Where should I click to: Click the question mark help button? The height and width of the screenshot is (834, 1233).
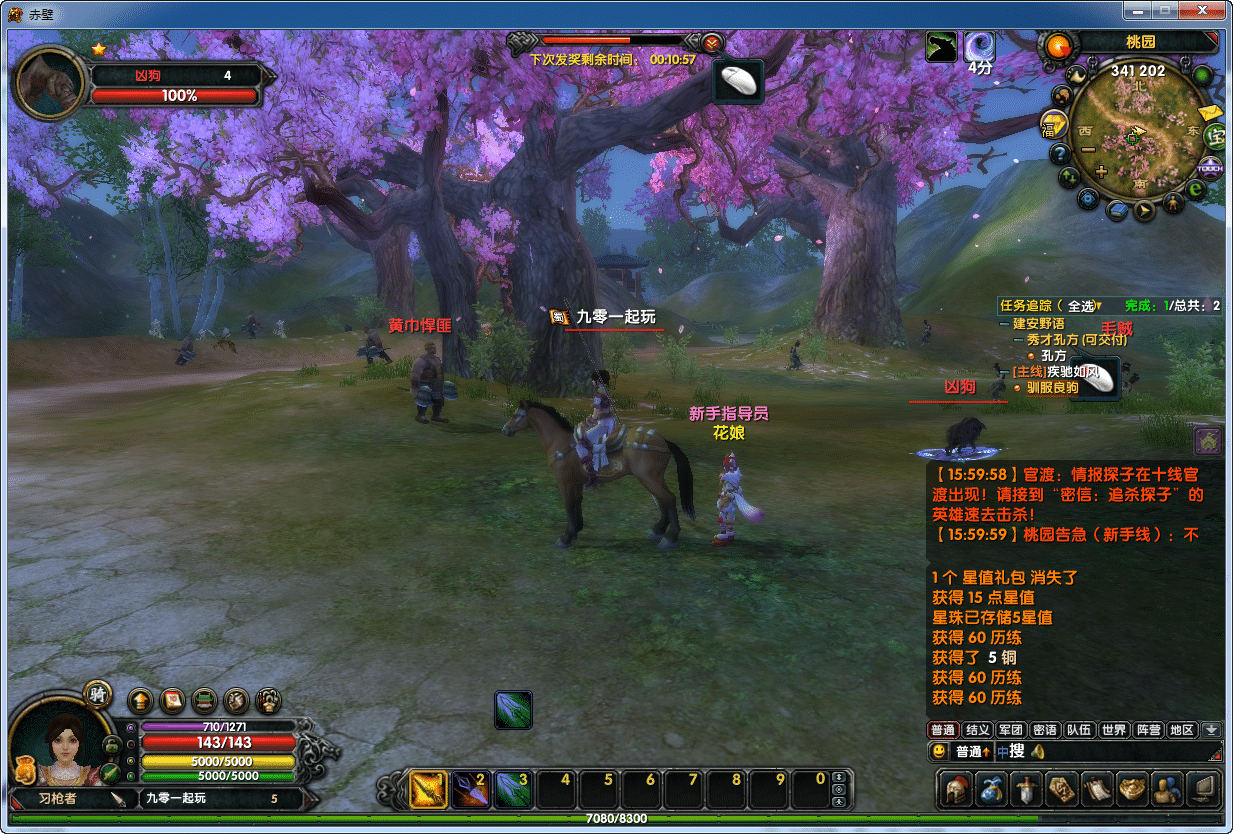pos(1060,154)
